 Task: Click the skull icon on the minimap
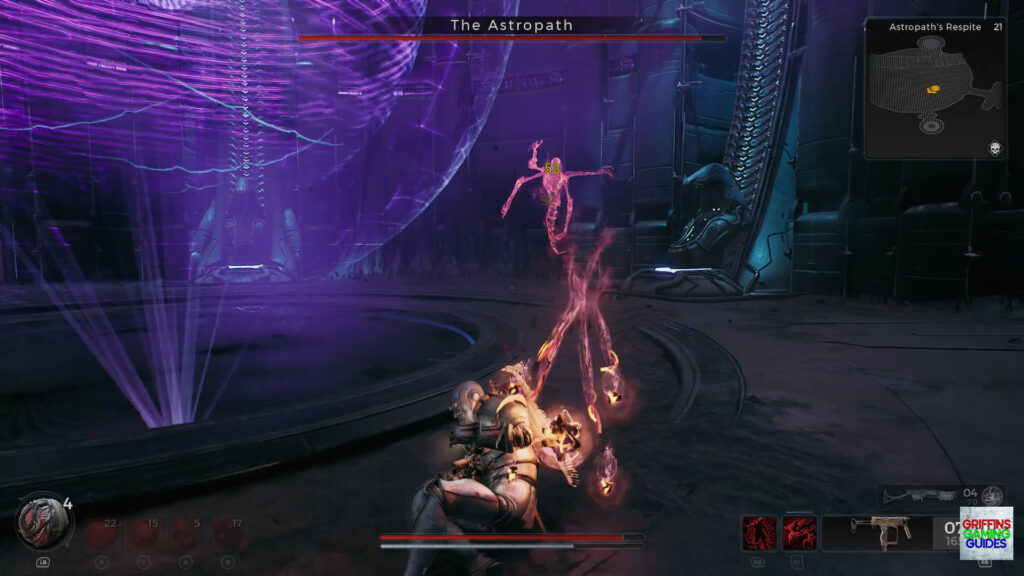click(995, 148)
